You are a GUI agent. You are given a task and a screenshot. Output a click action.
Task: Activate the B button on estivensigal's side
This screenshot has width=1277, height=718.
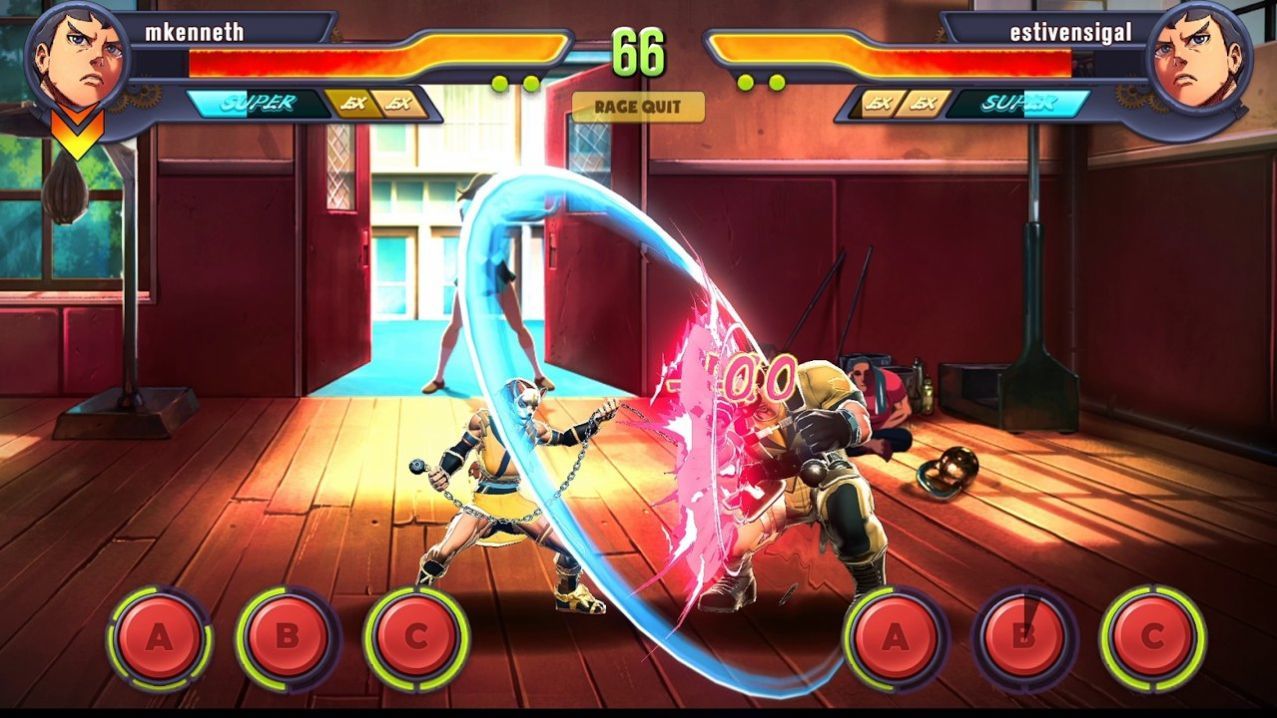coord(1024,638)
